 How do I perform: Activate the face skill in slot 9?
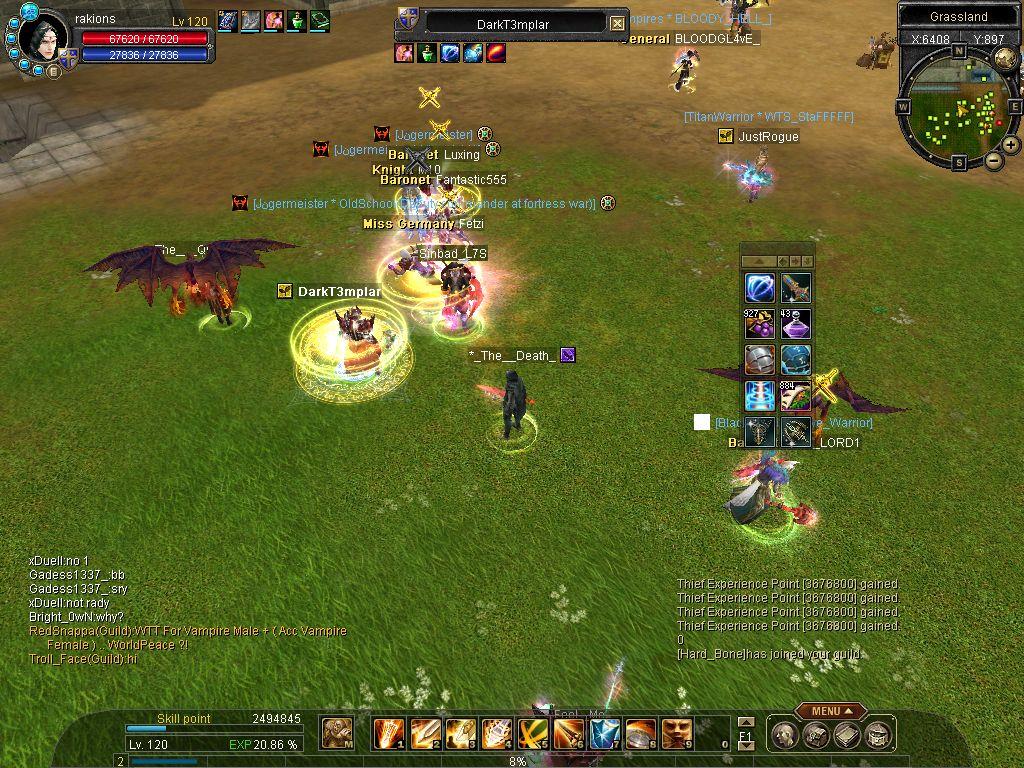click(x=677, y=734)
